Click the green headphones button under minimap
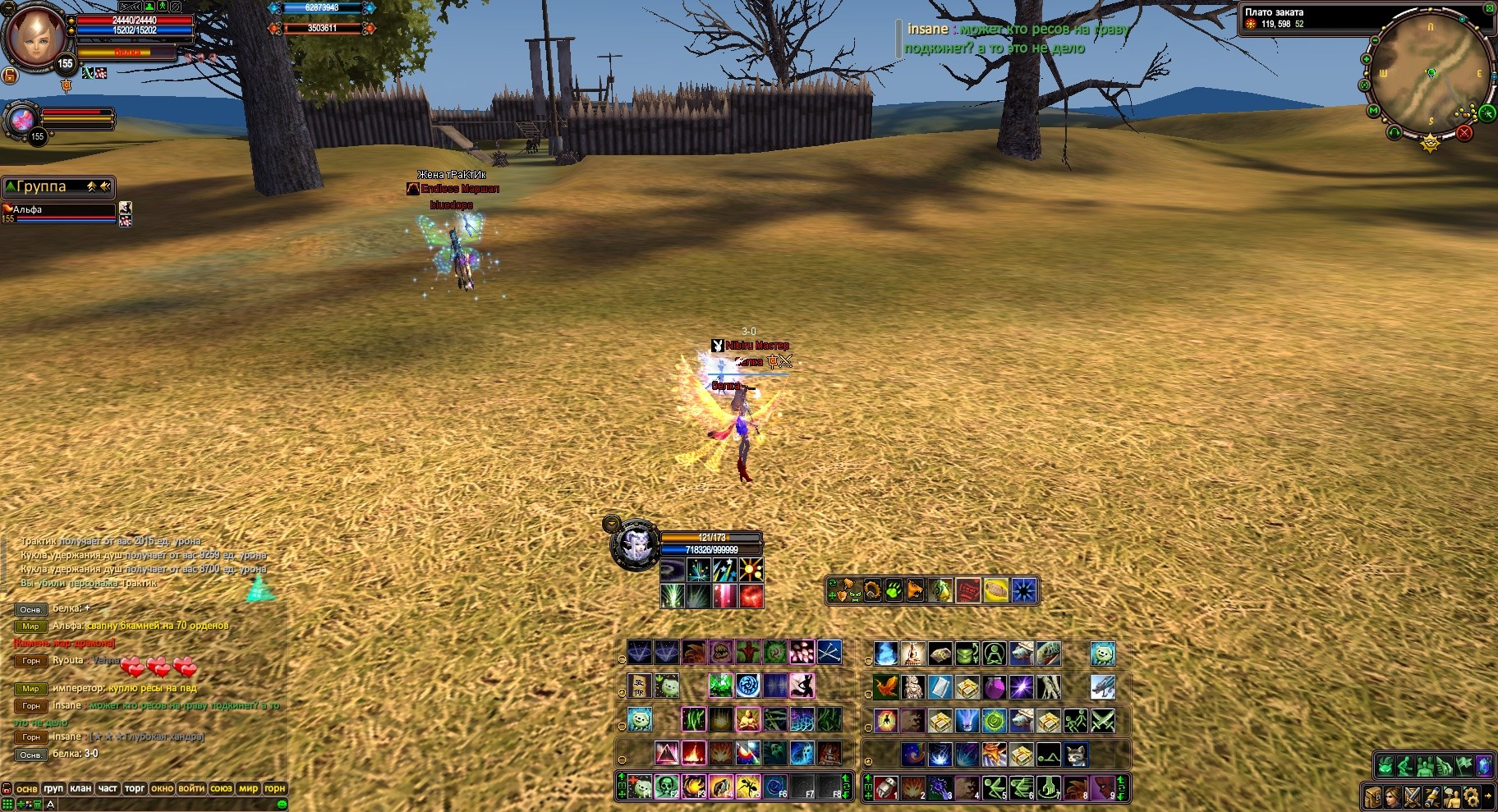1498x812 pixels. 1394,132
